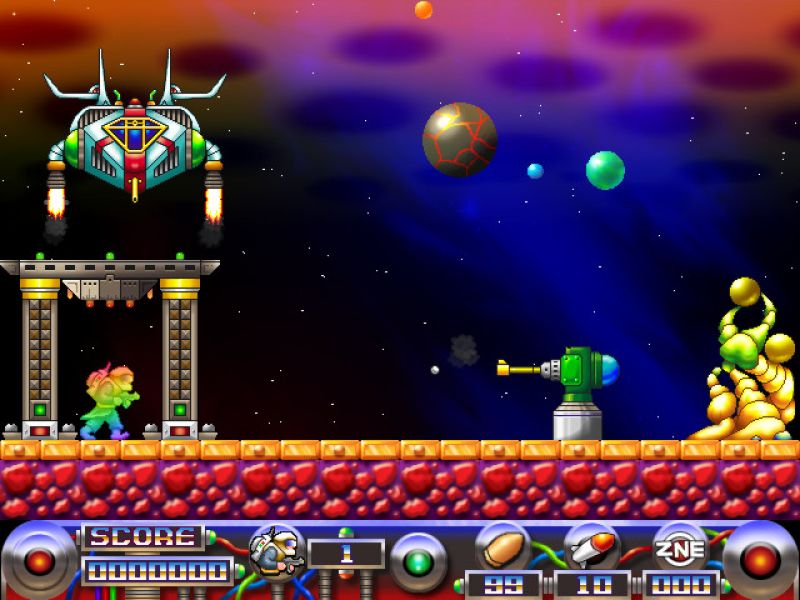Click the bullet ammo icon
This screenshot has width=800, height=600.
coord(502,547)
